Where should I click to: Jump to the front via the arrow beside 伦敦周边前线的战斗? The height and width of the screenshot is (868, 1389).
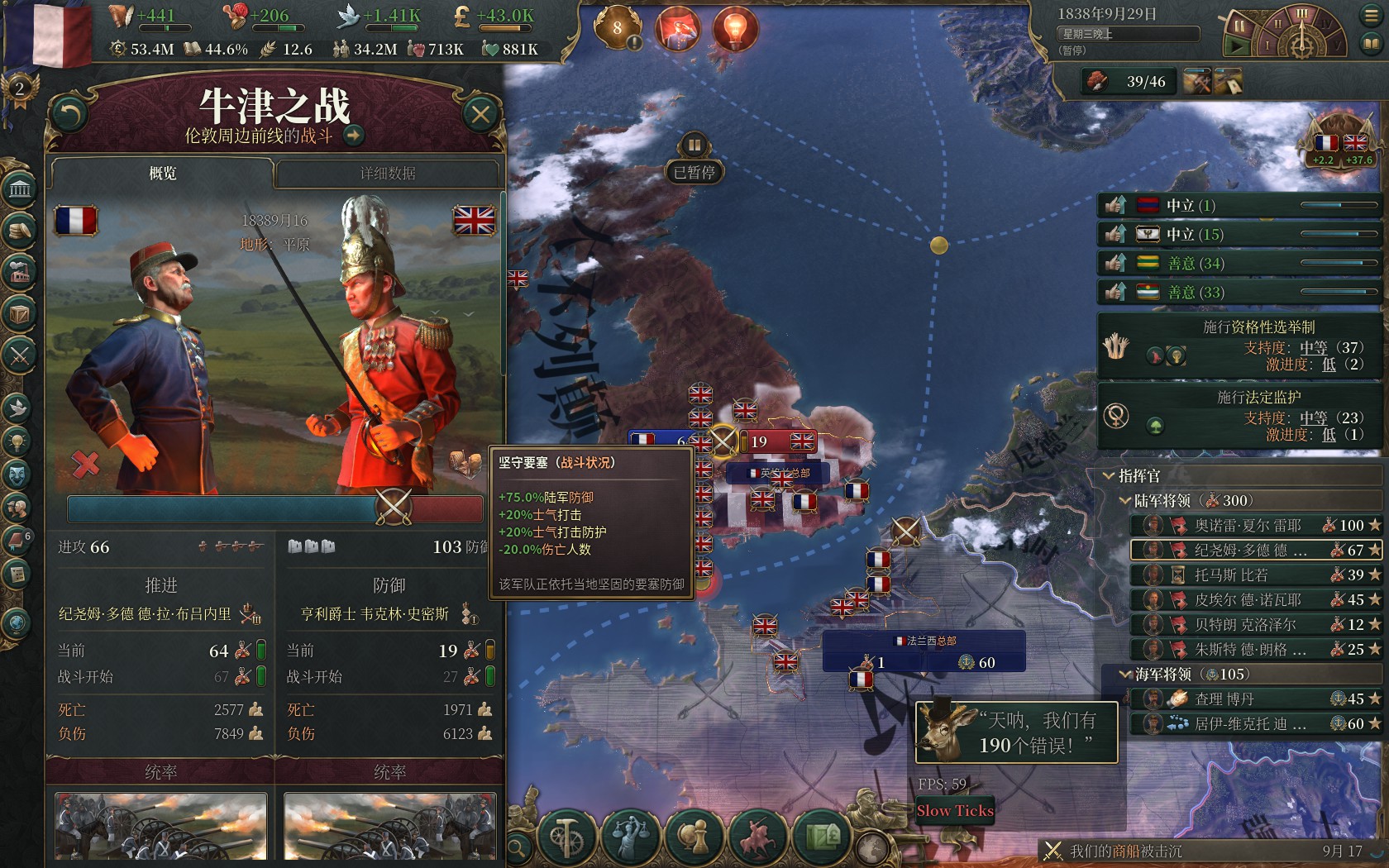pyautogui.click(x=354, y=136)
